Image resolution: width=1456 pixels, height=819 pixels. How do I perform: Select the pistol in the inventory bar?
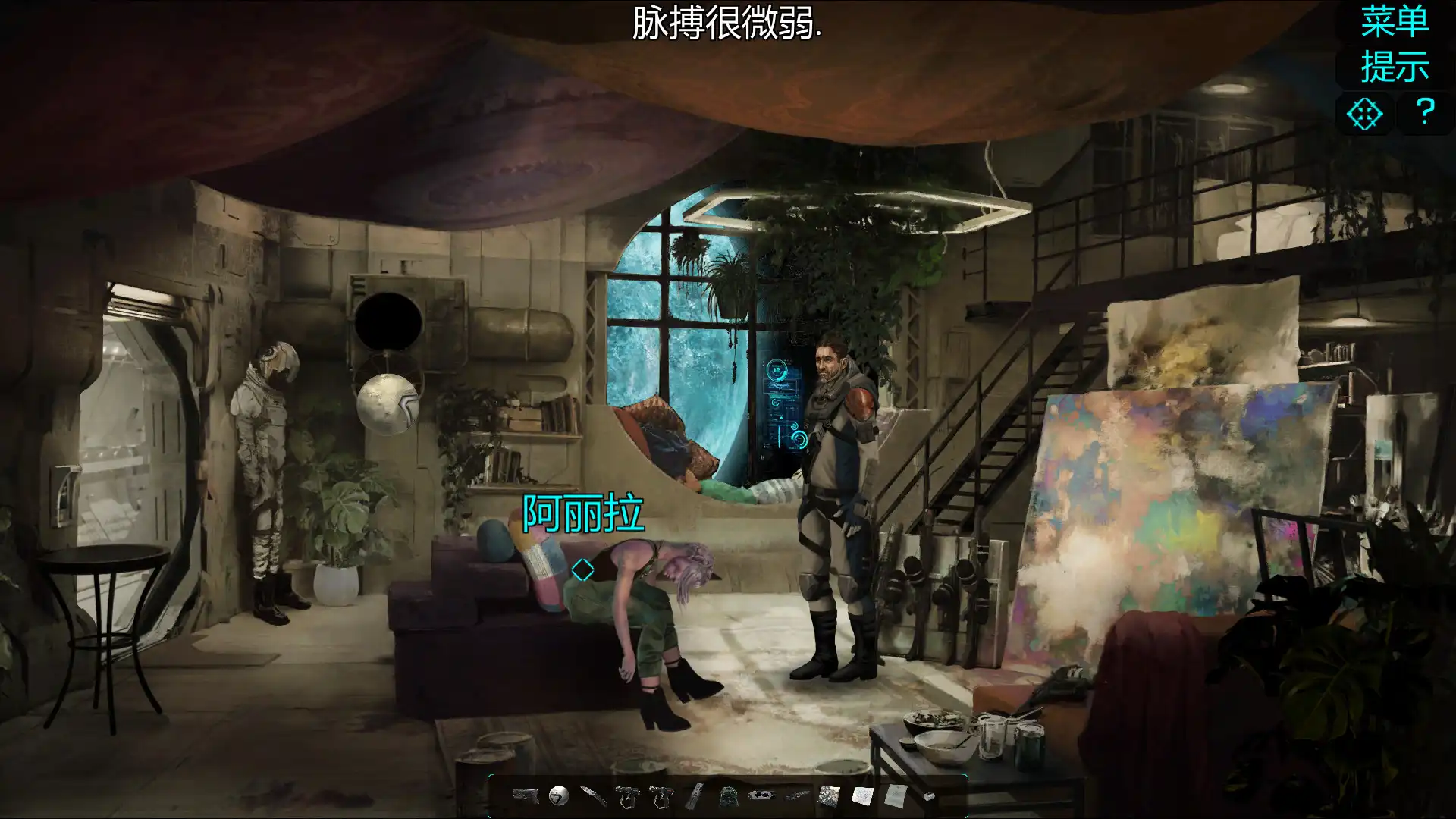pos(526,796)
